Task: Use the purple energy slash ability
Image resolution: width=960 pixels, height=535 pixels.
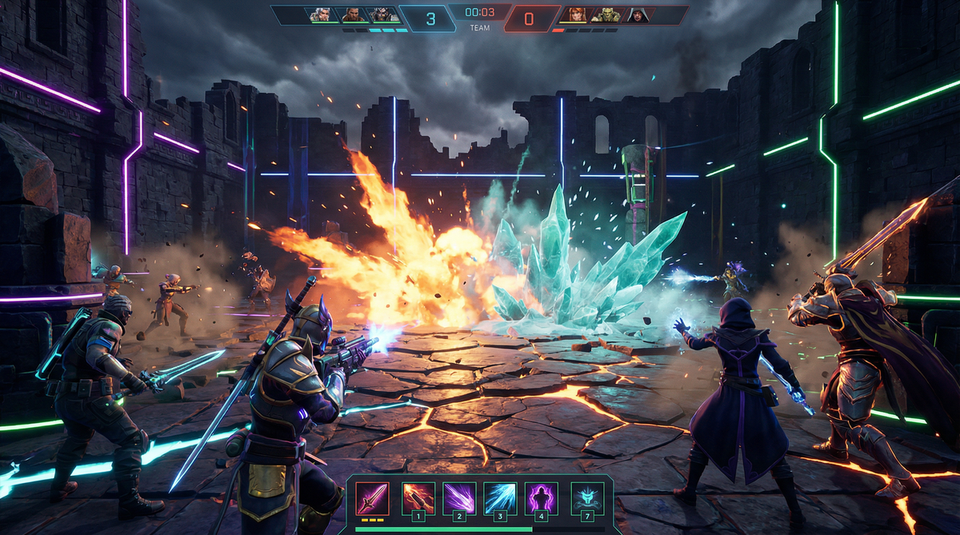Action: [459, 497]
